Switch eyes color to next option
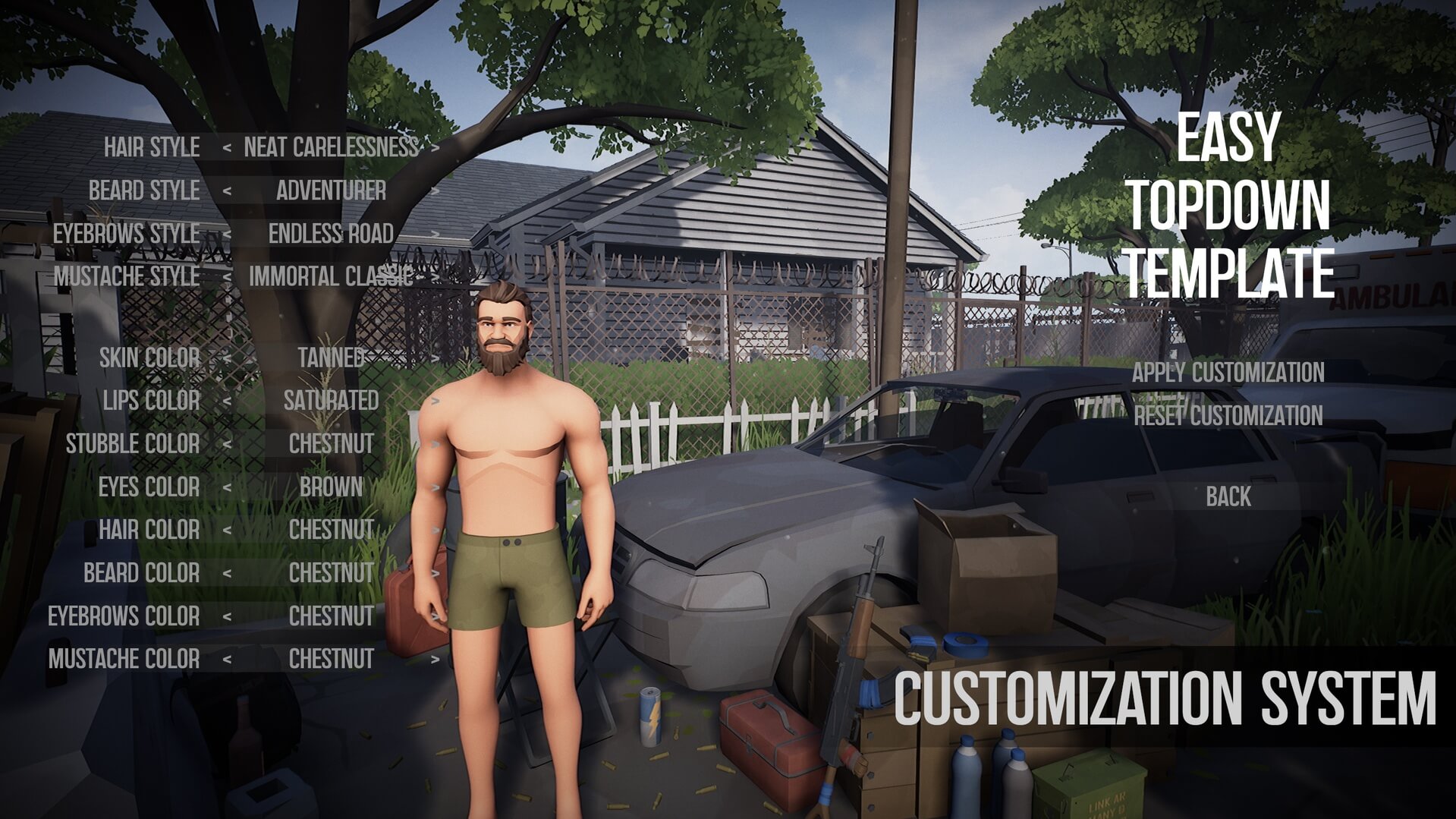1456x819 pixels. coord(435,487)
